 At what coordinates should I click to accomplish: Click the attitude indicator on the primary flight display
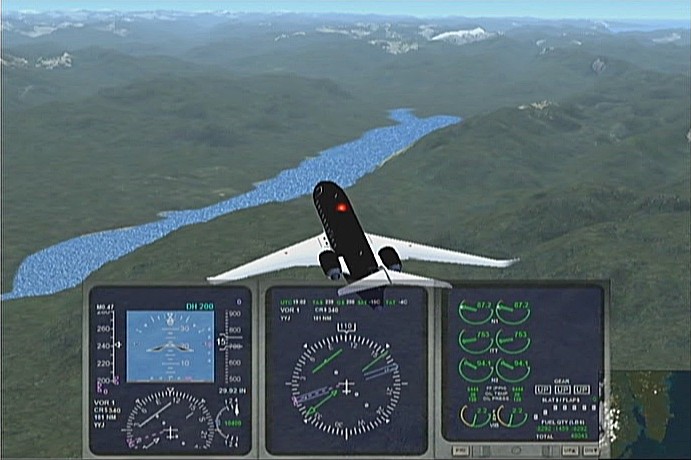click(170, 346)
